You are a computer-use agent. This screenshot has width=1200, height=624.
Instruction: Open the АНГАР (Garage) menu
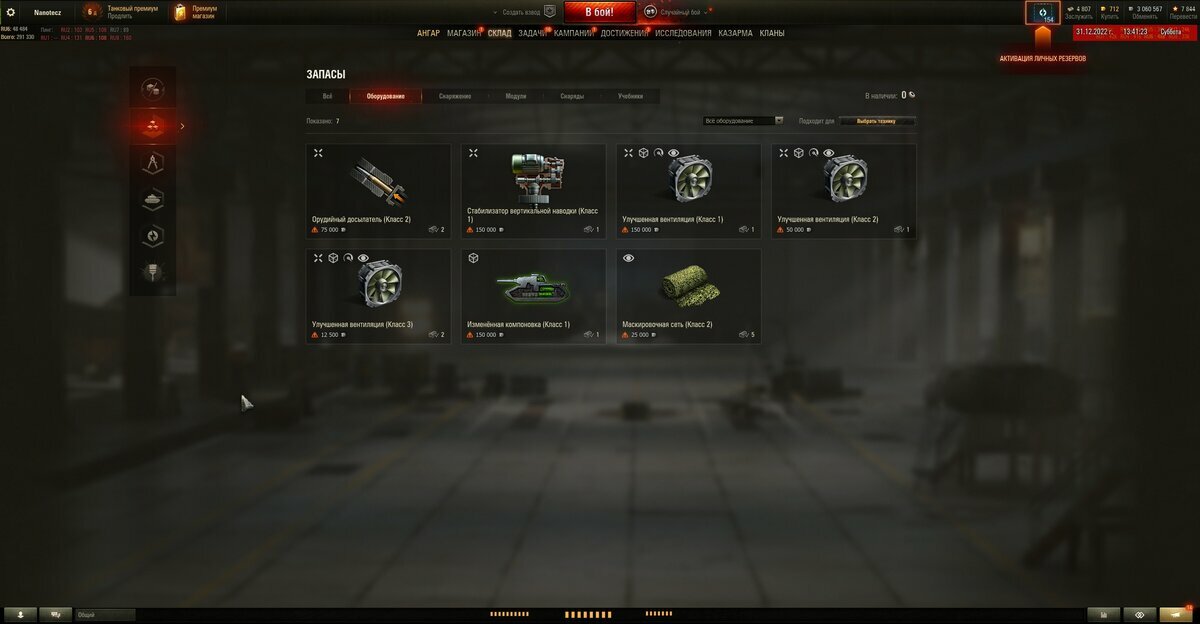(x=428, y=33)
